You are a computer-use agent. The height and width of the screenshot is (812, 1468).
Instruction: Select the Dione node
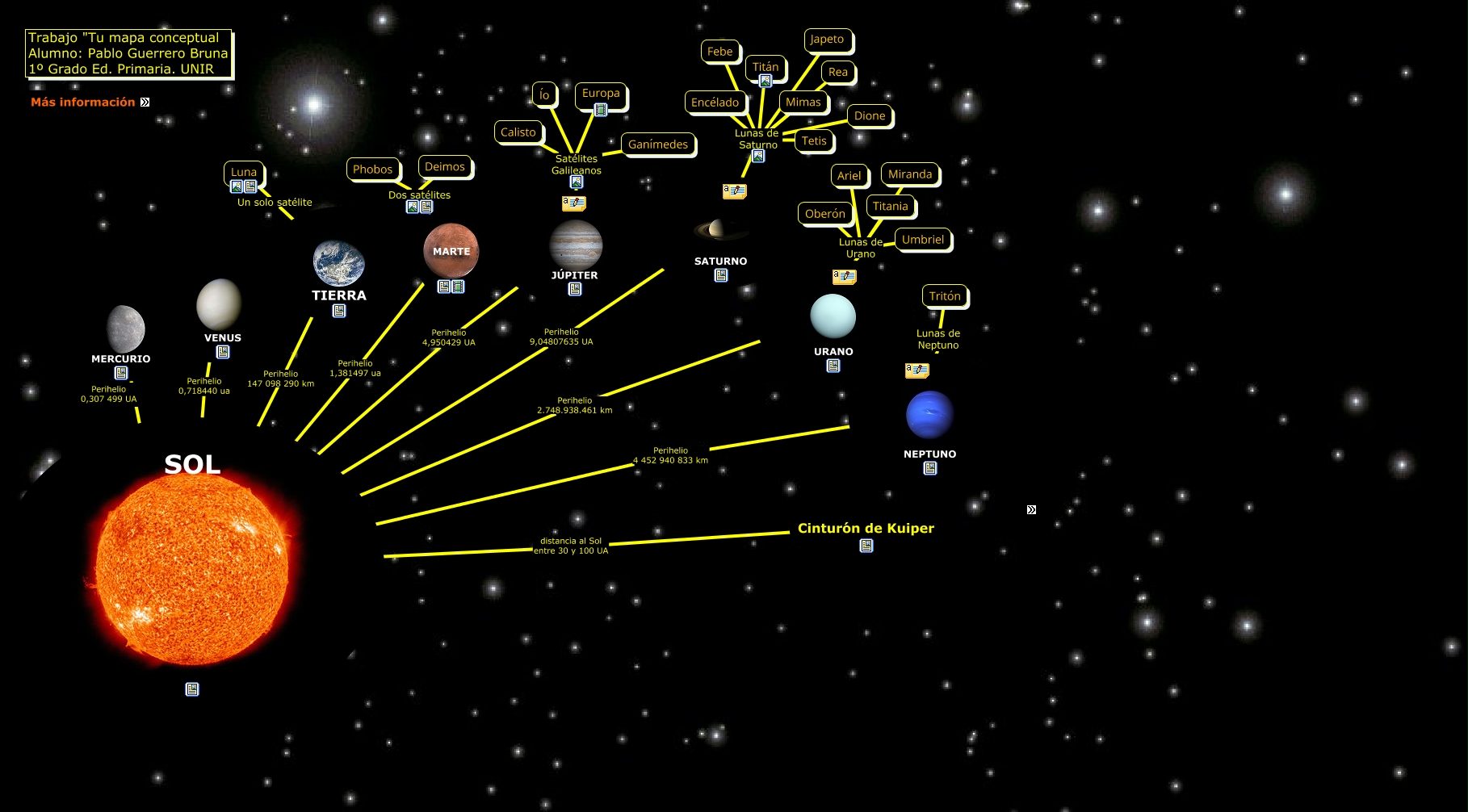pos(870,116)
